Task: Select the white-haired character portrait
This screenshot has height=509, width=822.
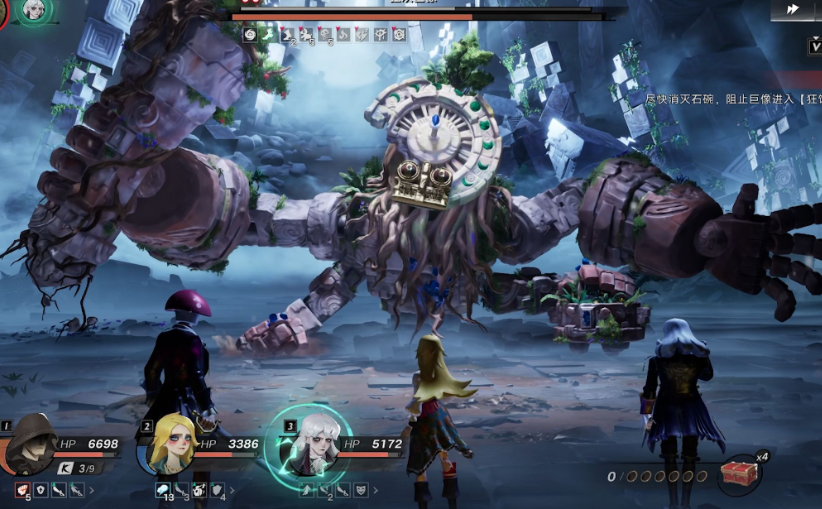Action: point(312,446)
